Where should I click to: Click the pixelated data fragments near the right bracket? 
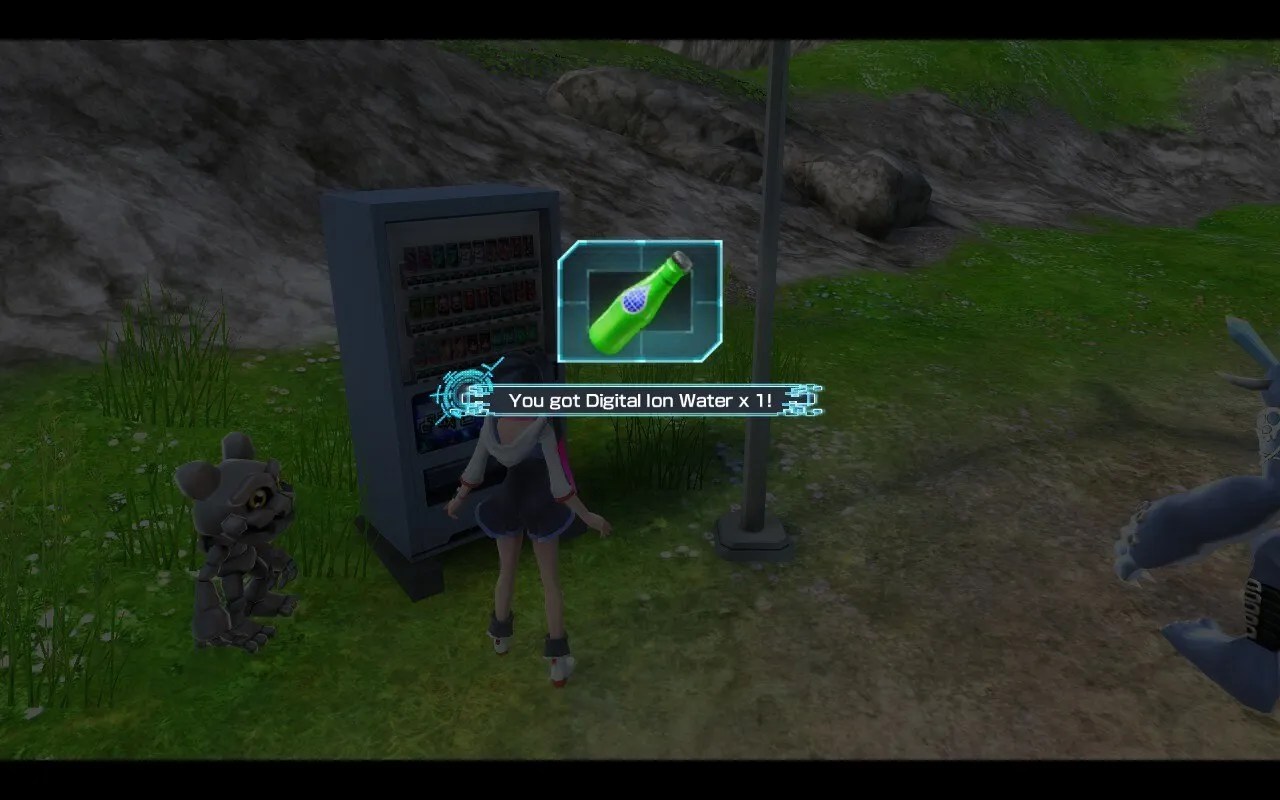tap(808, 400)
